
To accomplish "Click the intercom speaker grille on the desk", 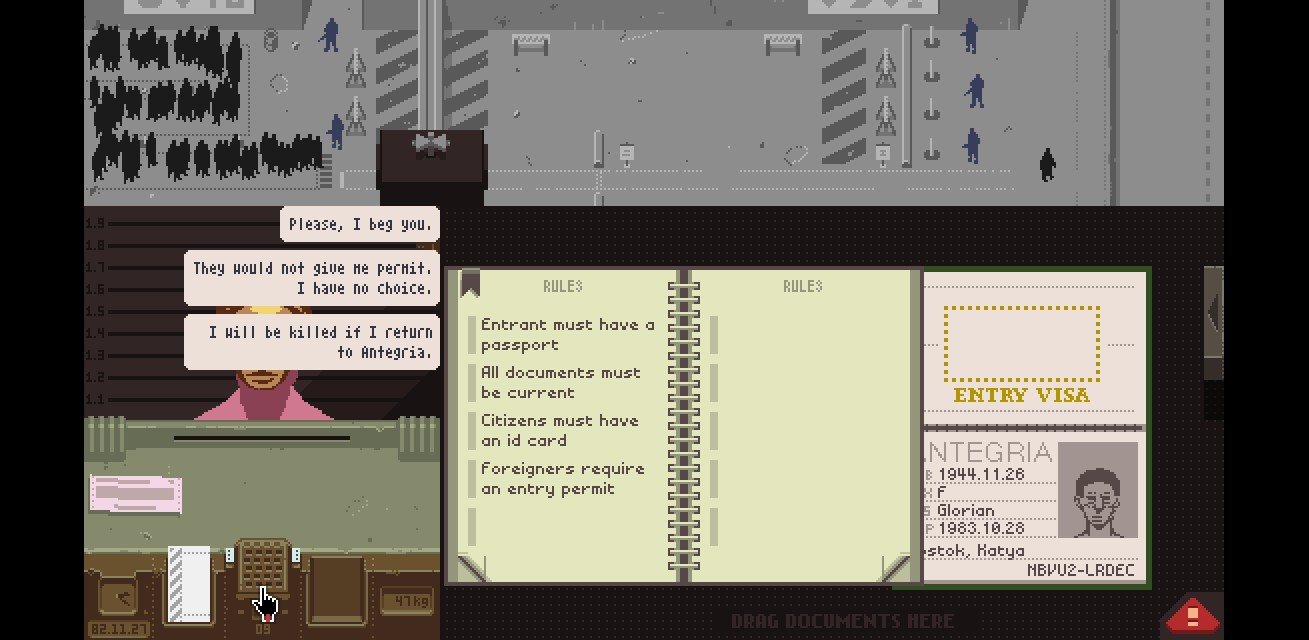I will 262,566.
